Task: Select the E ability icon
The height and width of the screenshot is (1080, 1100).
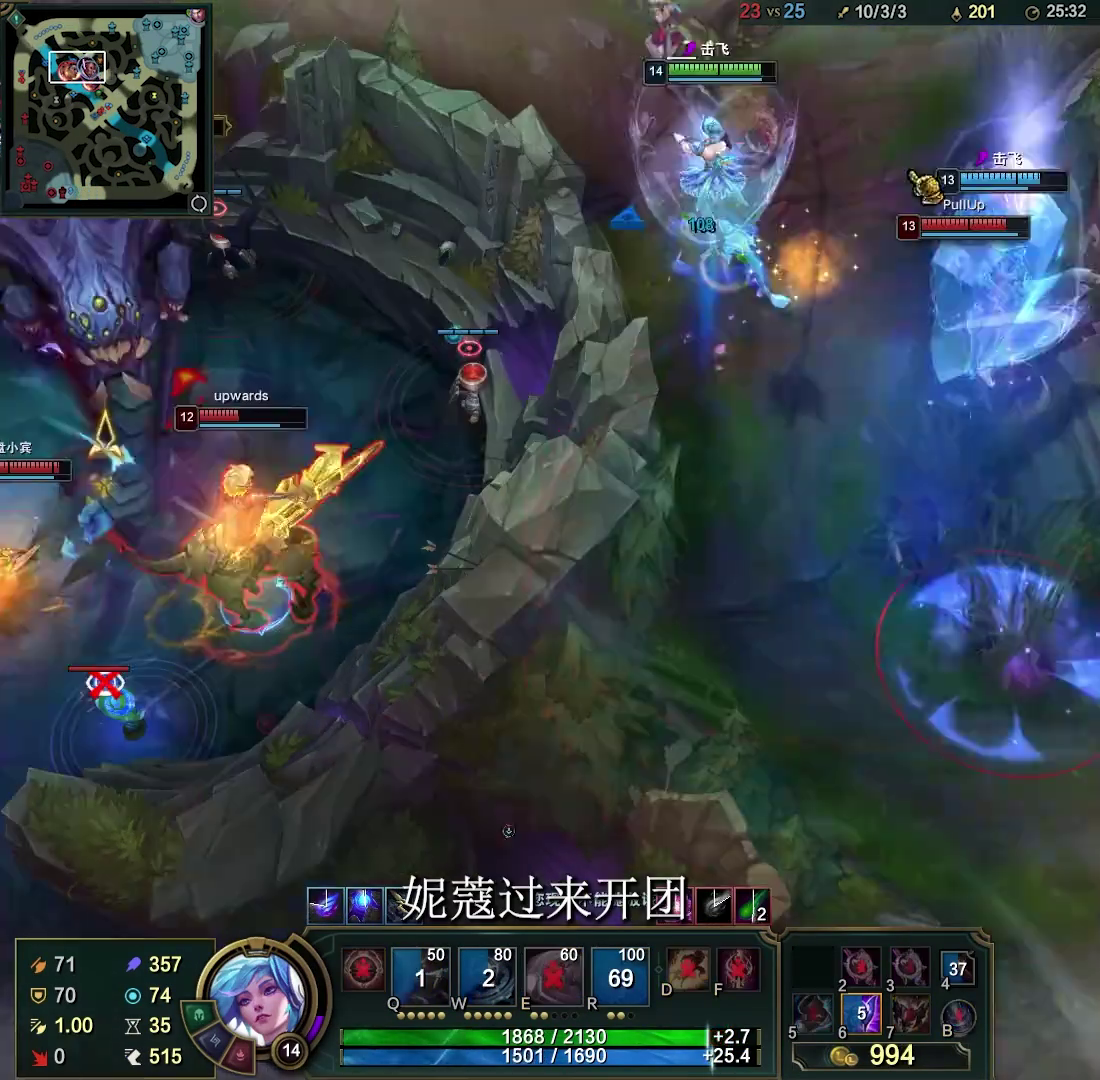Action: 553,977
